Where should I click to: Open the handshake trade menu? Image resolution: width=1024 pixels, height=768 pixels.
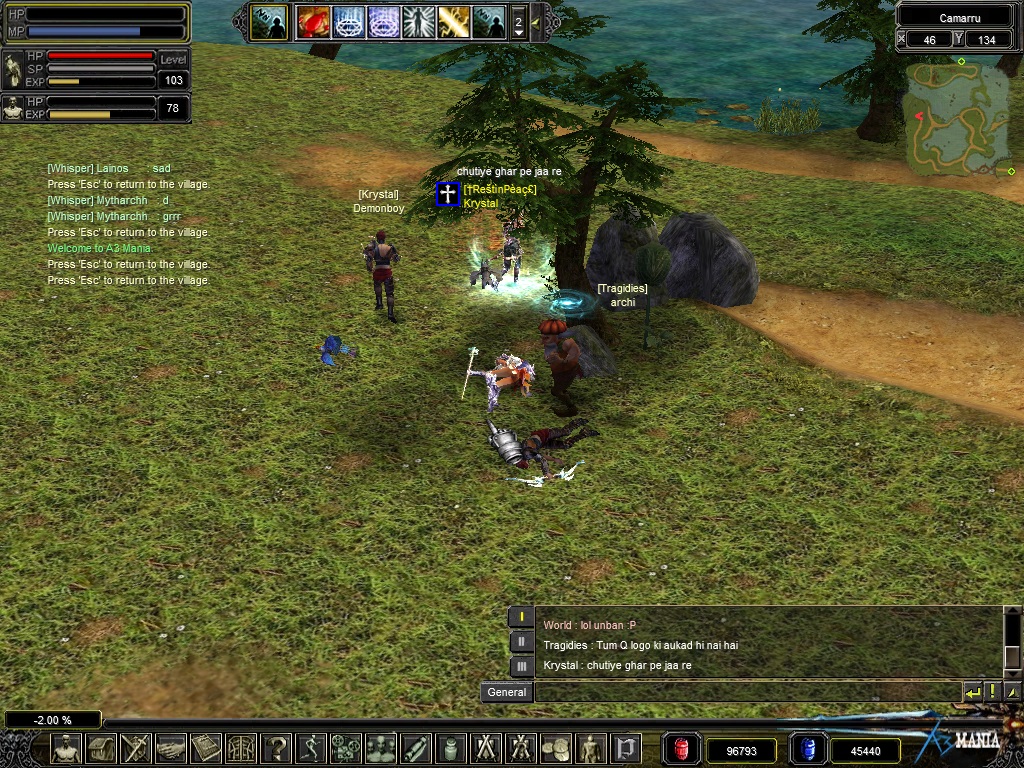tap(171, 748)
